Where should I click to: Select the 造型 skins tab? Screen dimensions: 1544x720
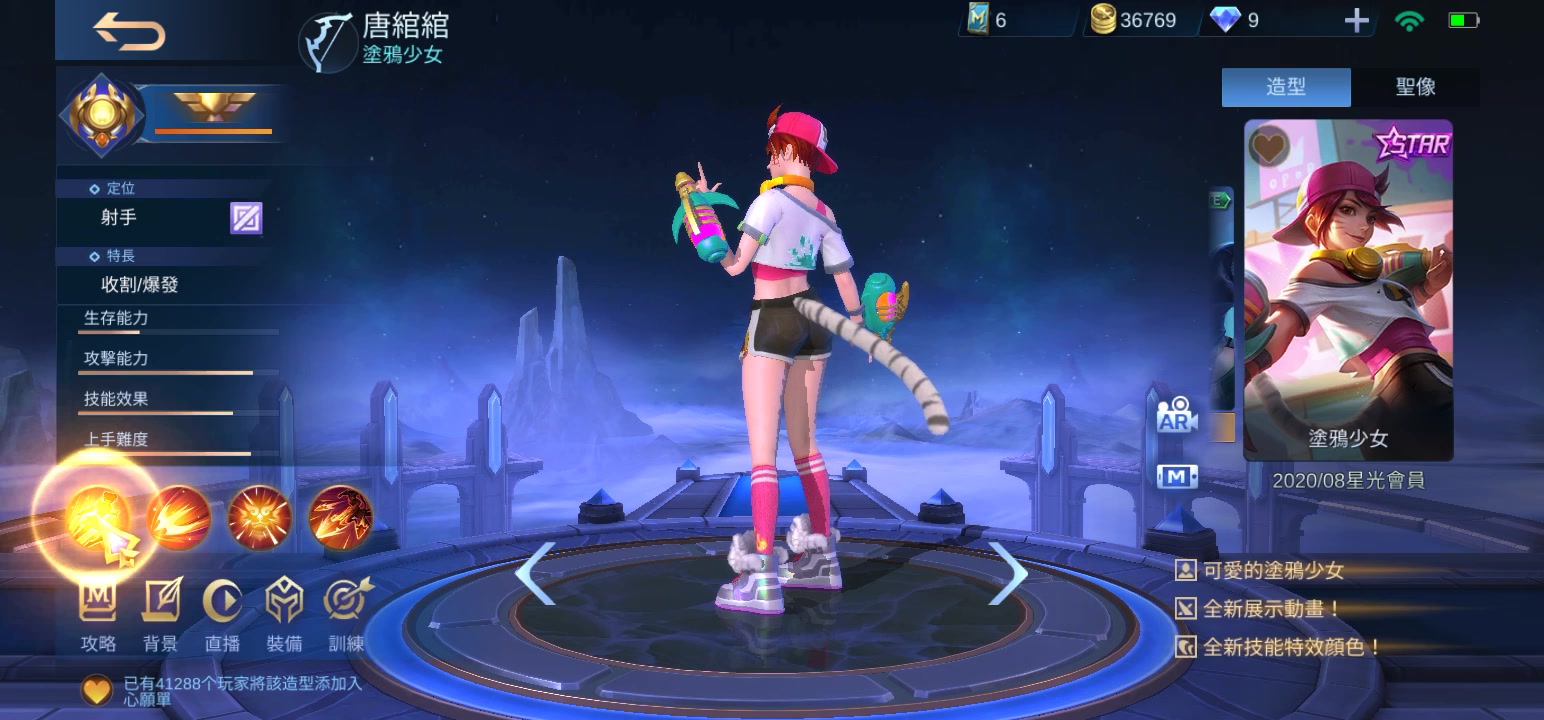pyautogui.click(x=1286, y=88)
